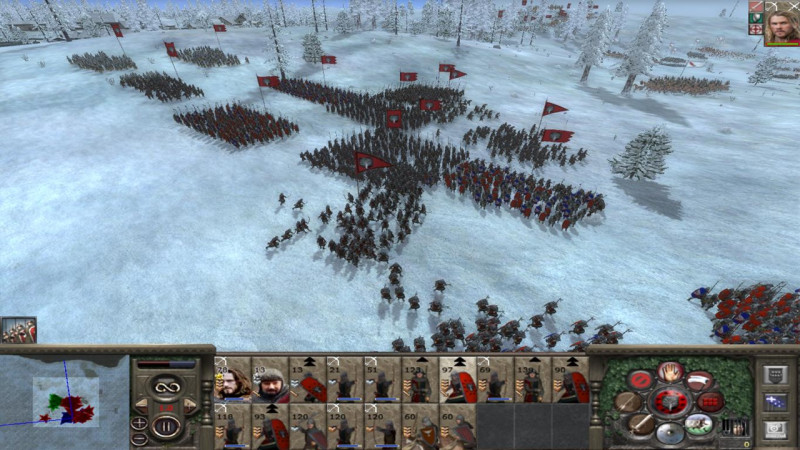Increase game speed with right arrow

click(x=192, y=404)
